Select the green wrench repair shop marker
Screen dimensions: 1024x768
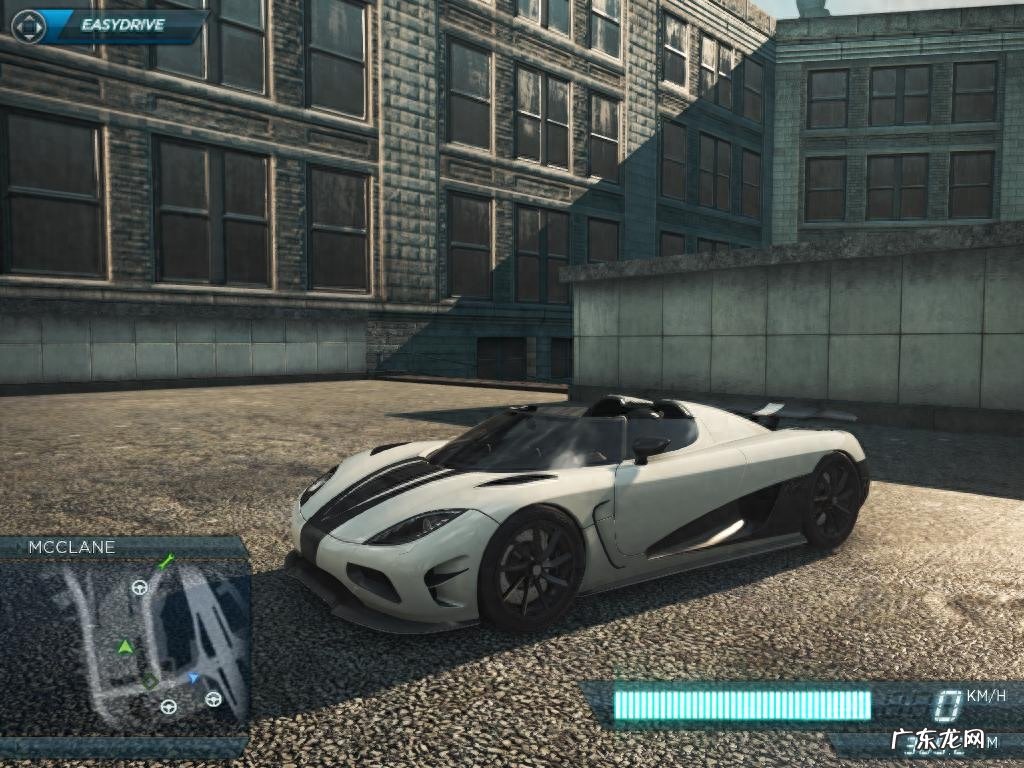coord(166,562)
